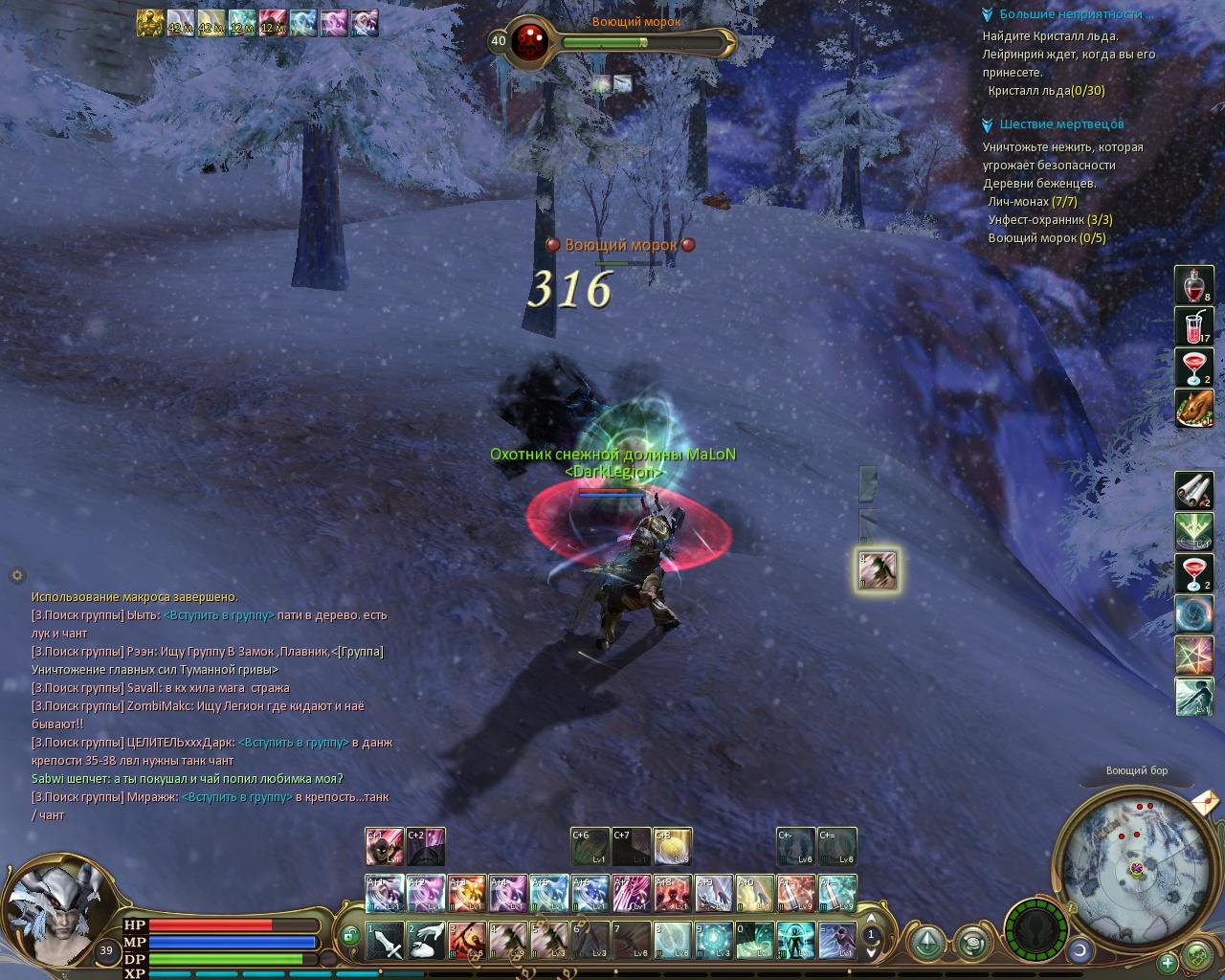1225x980 pixels.
Task: Drink the pink juice glass item
Action: click(x=1193, y=326)
